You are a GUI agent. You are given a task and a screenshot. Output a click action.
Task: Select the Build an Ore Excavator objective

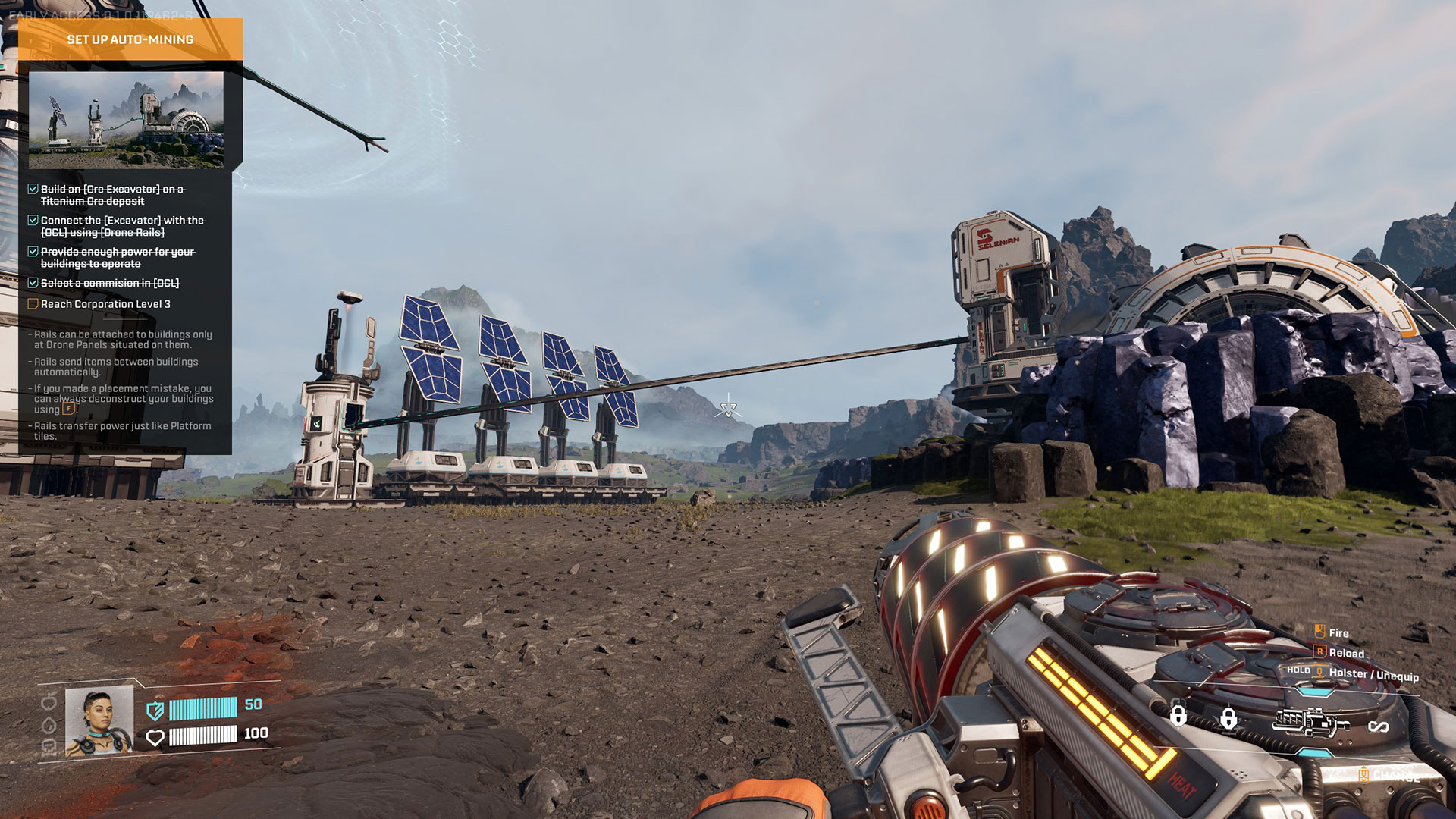point(112,195)
